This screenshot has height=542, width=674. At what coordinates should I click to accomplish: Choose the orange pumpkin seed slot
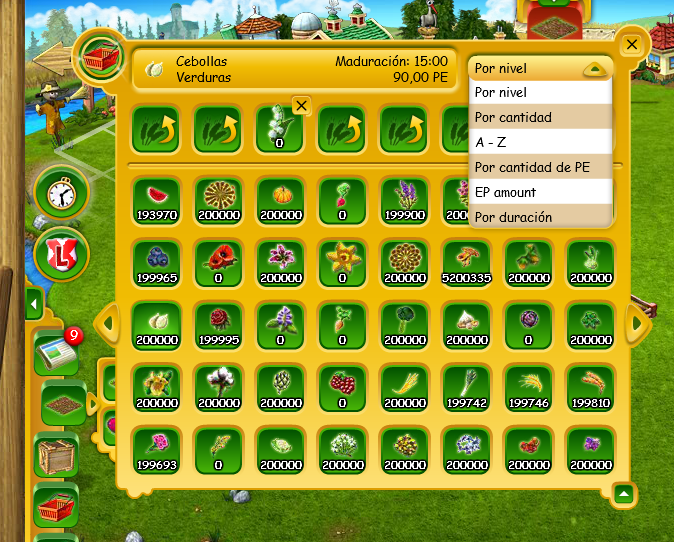[280, 198]
